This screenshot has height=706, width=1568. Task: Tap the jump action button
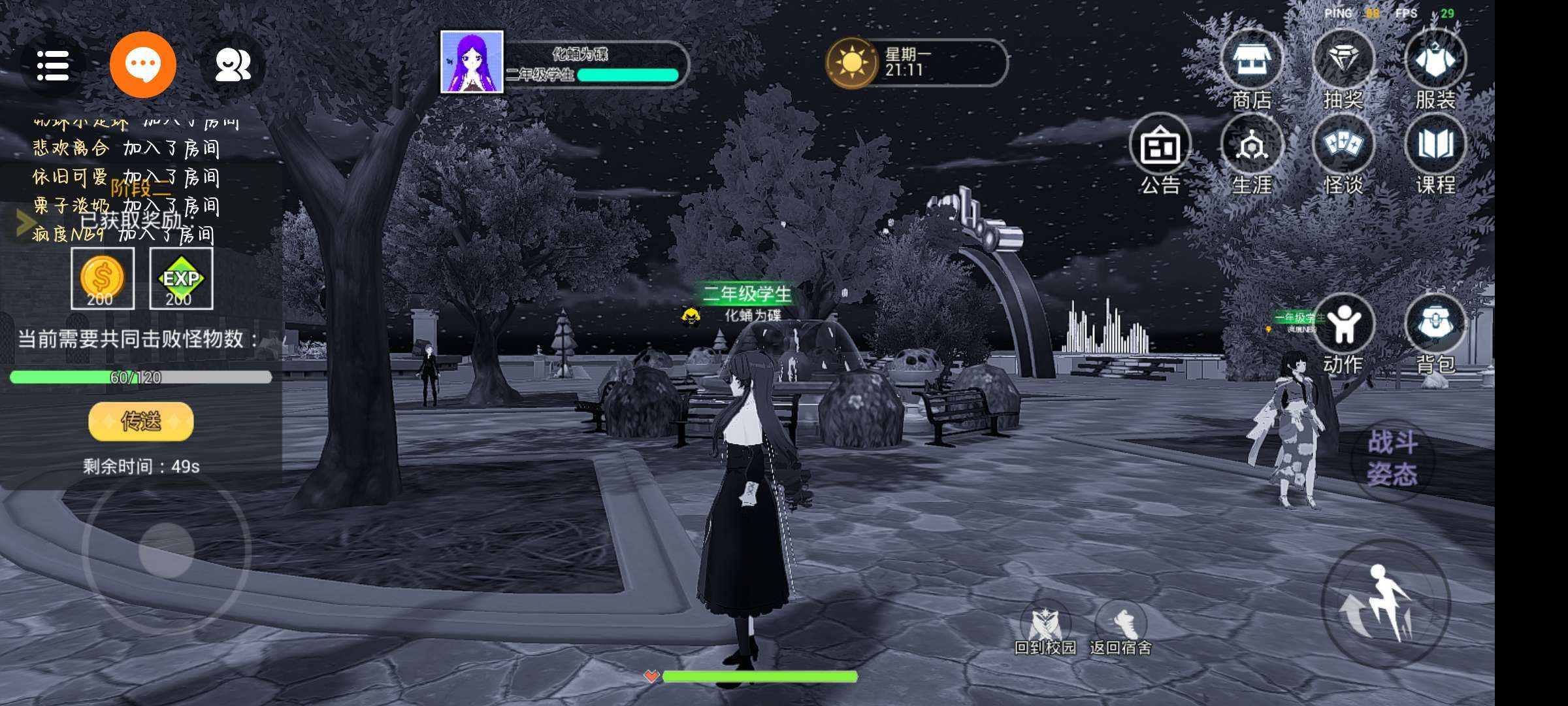coord(1385,603)
